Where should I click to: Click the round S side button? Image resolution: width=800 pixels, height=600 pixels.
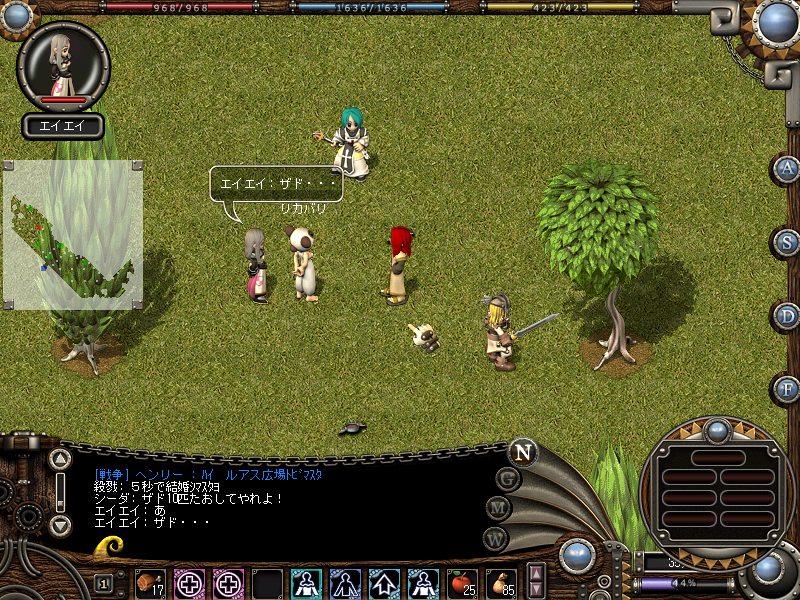(x=788, y=242)
